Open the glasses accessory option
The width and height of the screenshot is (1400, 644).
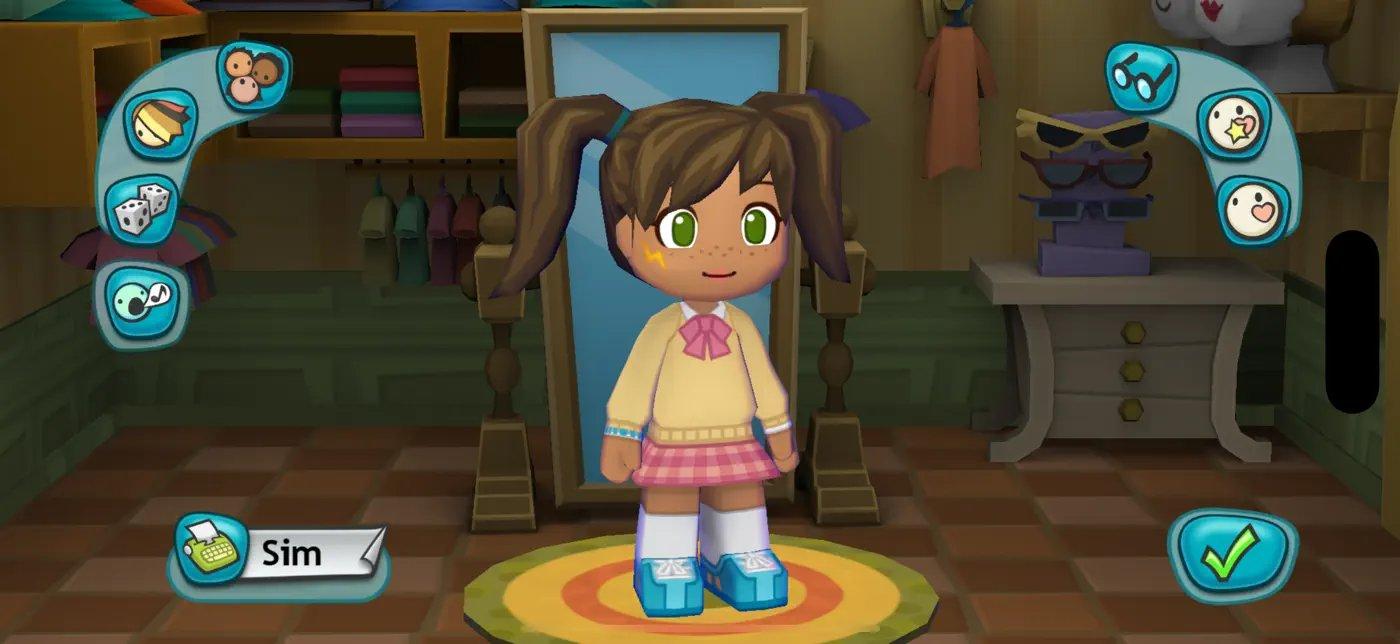(x=1141, y=77)
